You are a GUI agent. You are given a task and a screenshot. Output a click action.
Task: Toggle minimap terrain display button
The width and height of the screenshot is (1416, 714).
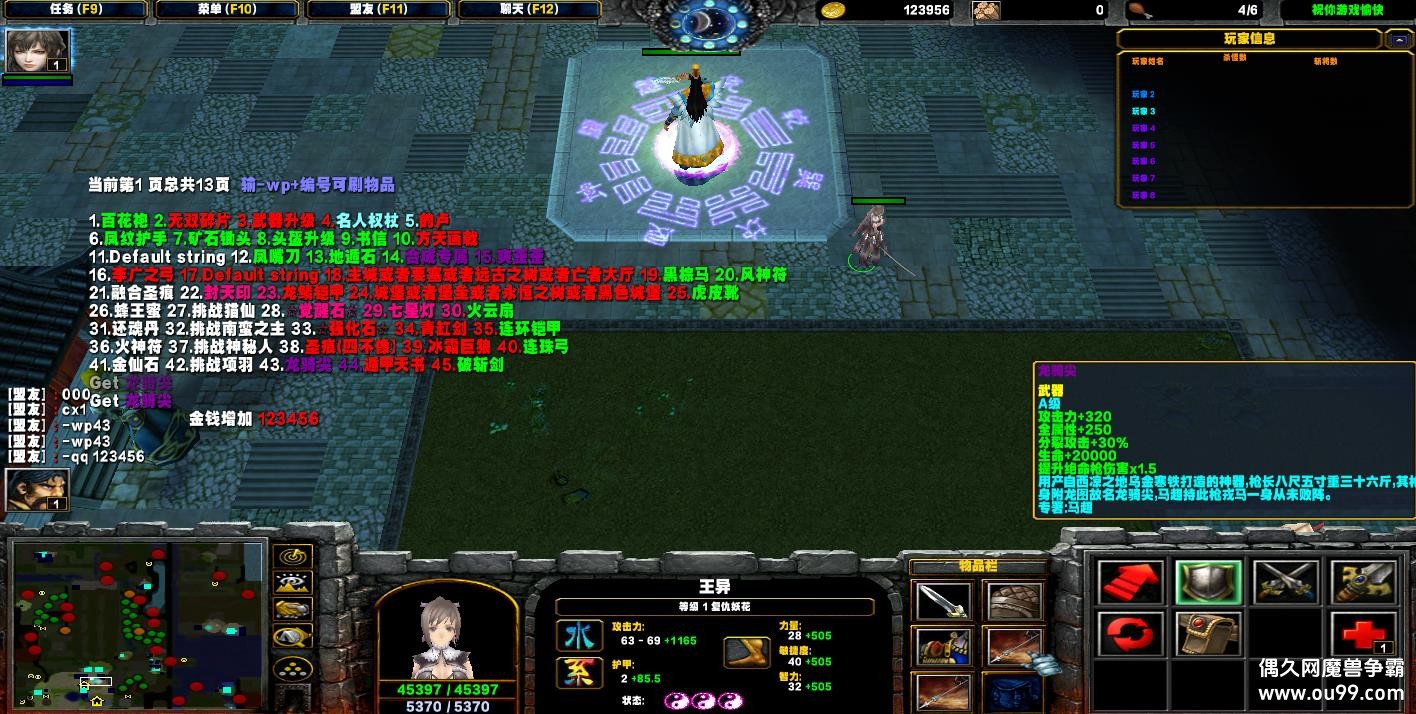coord(292,583)
